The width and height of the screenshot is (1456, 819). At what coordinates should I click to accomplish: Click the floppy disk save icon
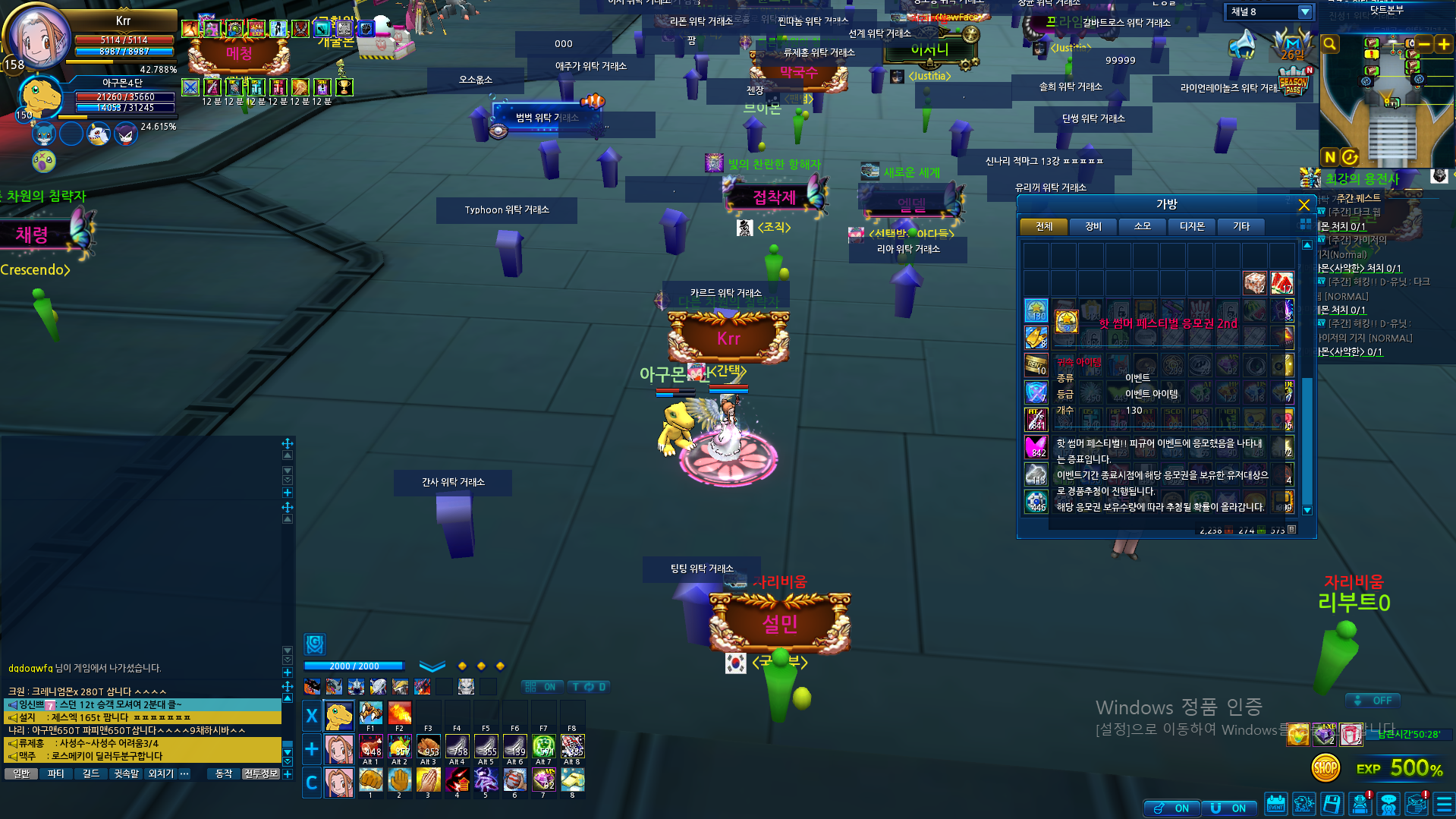click(1332, 804)
